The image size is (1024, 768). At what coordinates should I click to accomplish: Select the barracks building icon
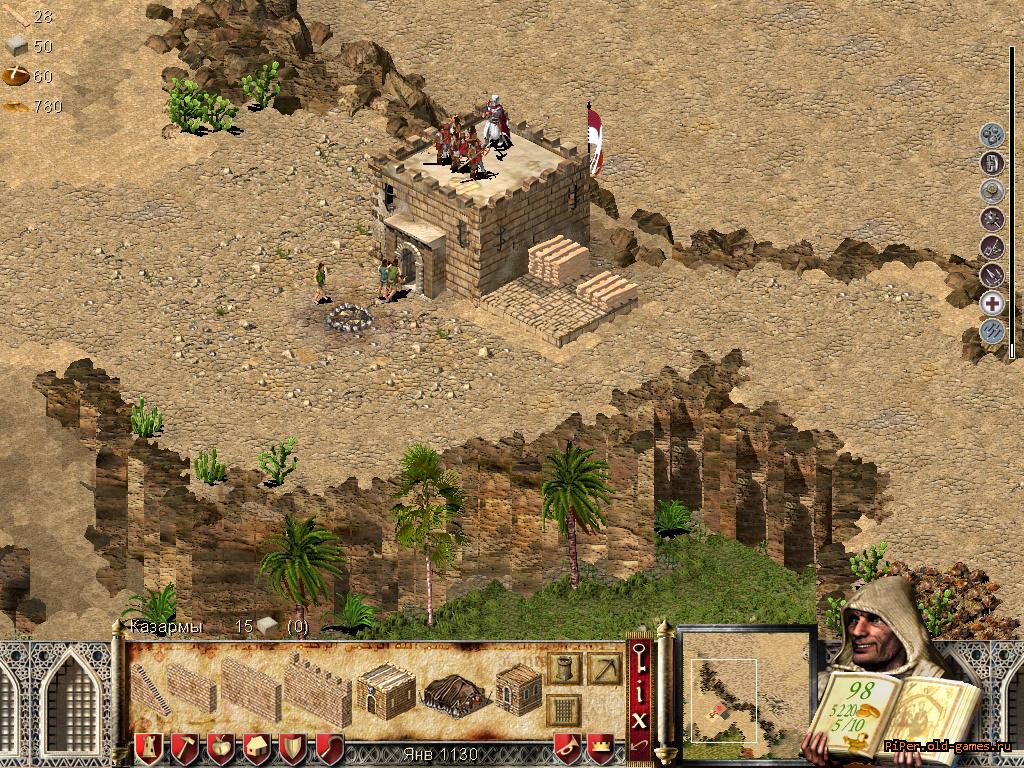coord(384,689)
